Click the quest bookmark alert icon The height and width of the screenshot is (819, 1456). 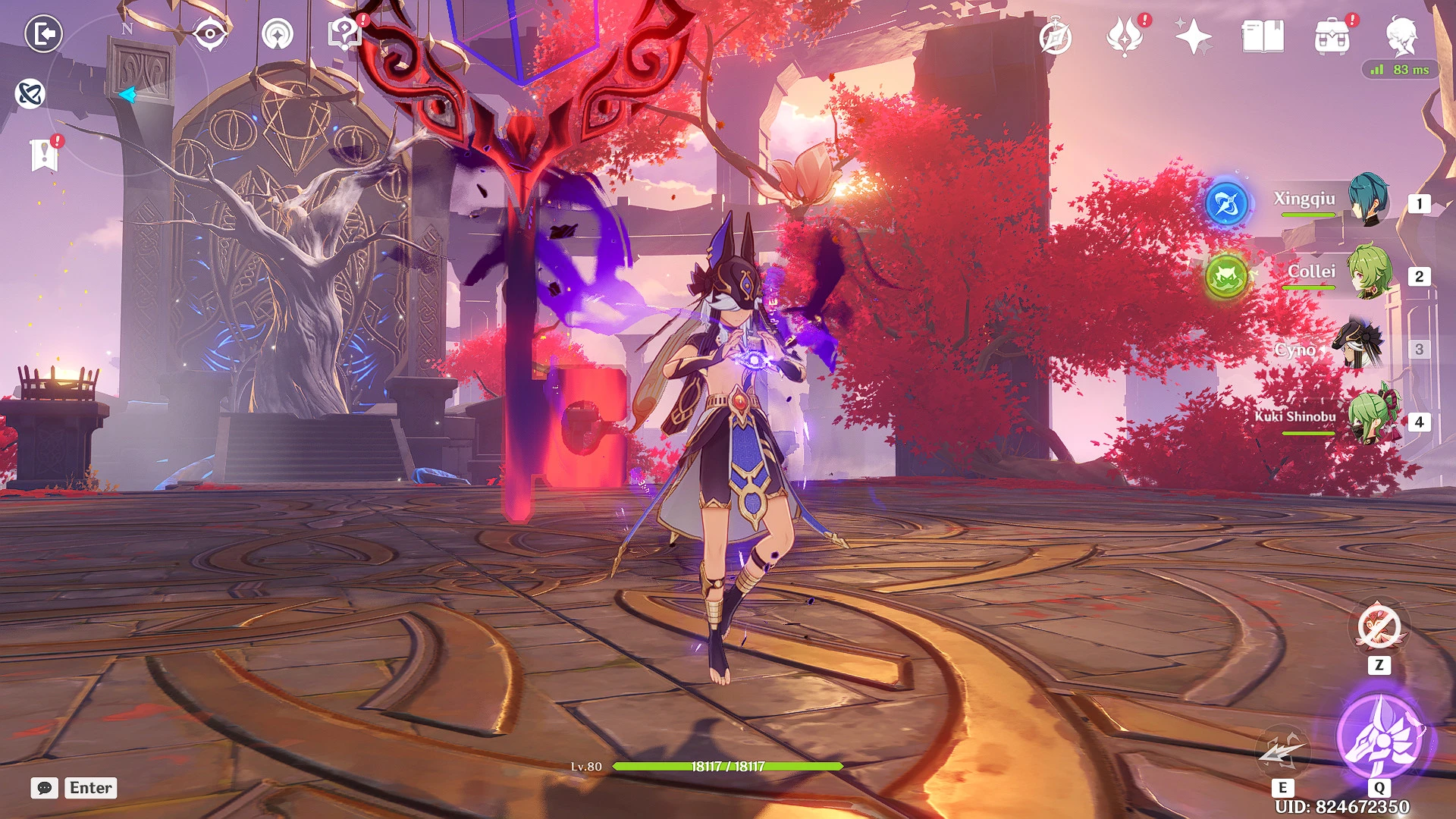[45, 155]
